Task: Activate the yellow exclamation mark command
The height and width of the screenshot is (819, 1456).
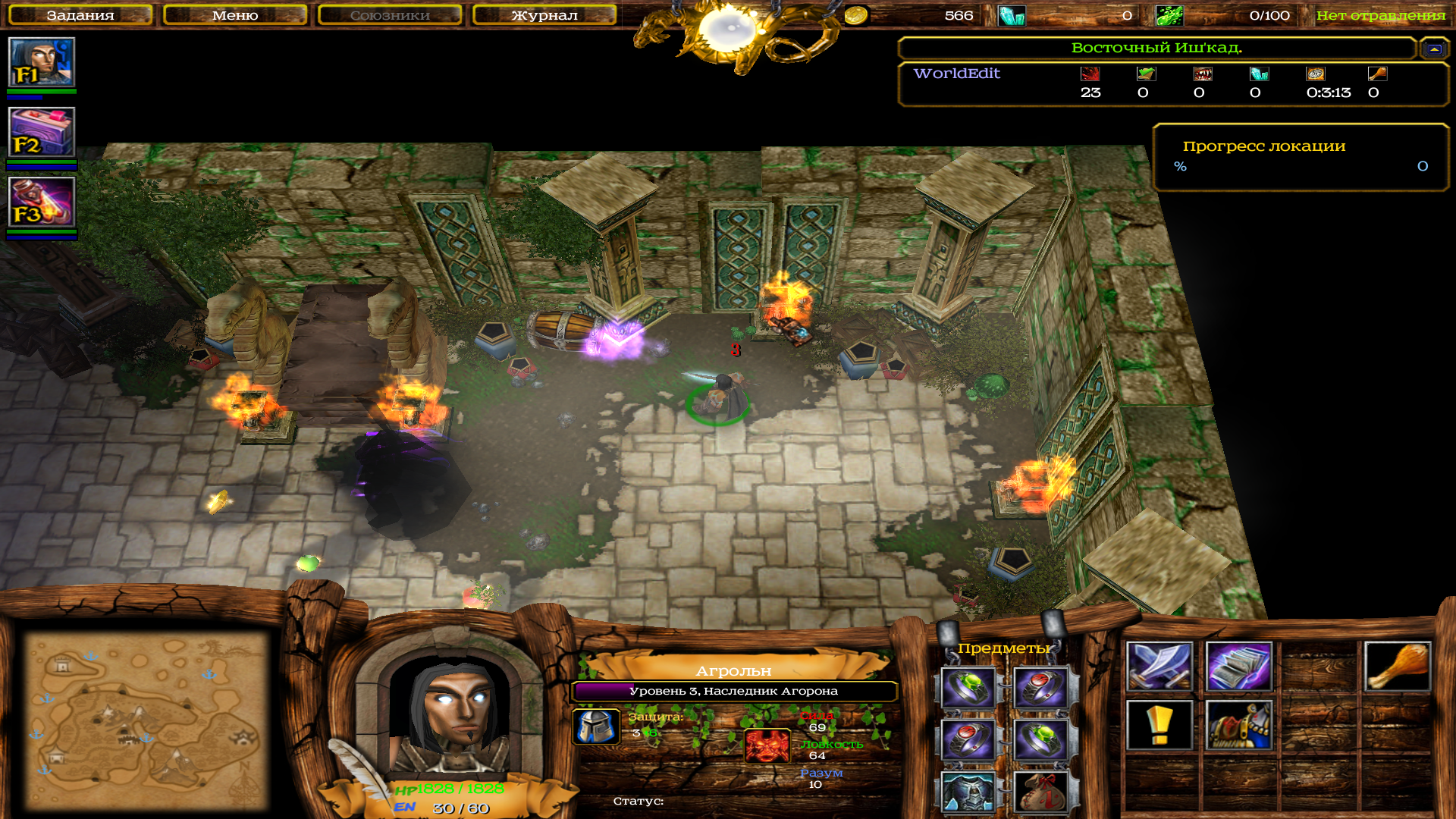Action: (x=1159, y=726)
